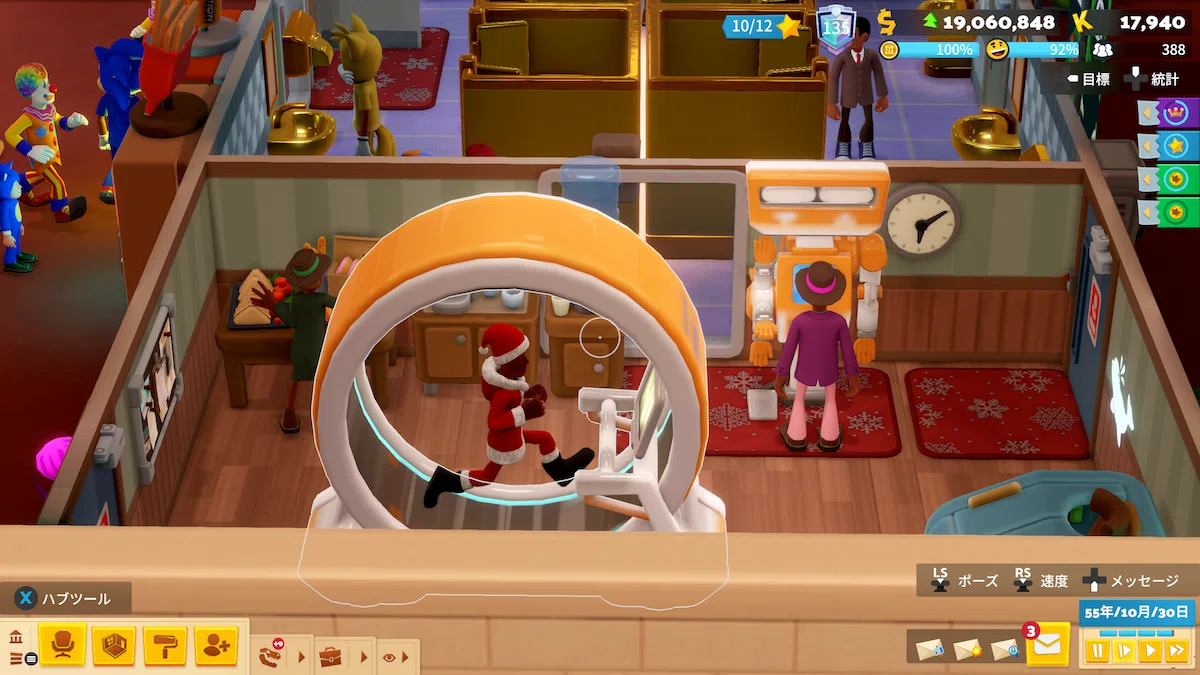Screen dimensions: 1200x675
Task: Pause the game time
Action: [x=1098, y=651]
